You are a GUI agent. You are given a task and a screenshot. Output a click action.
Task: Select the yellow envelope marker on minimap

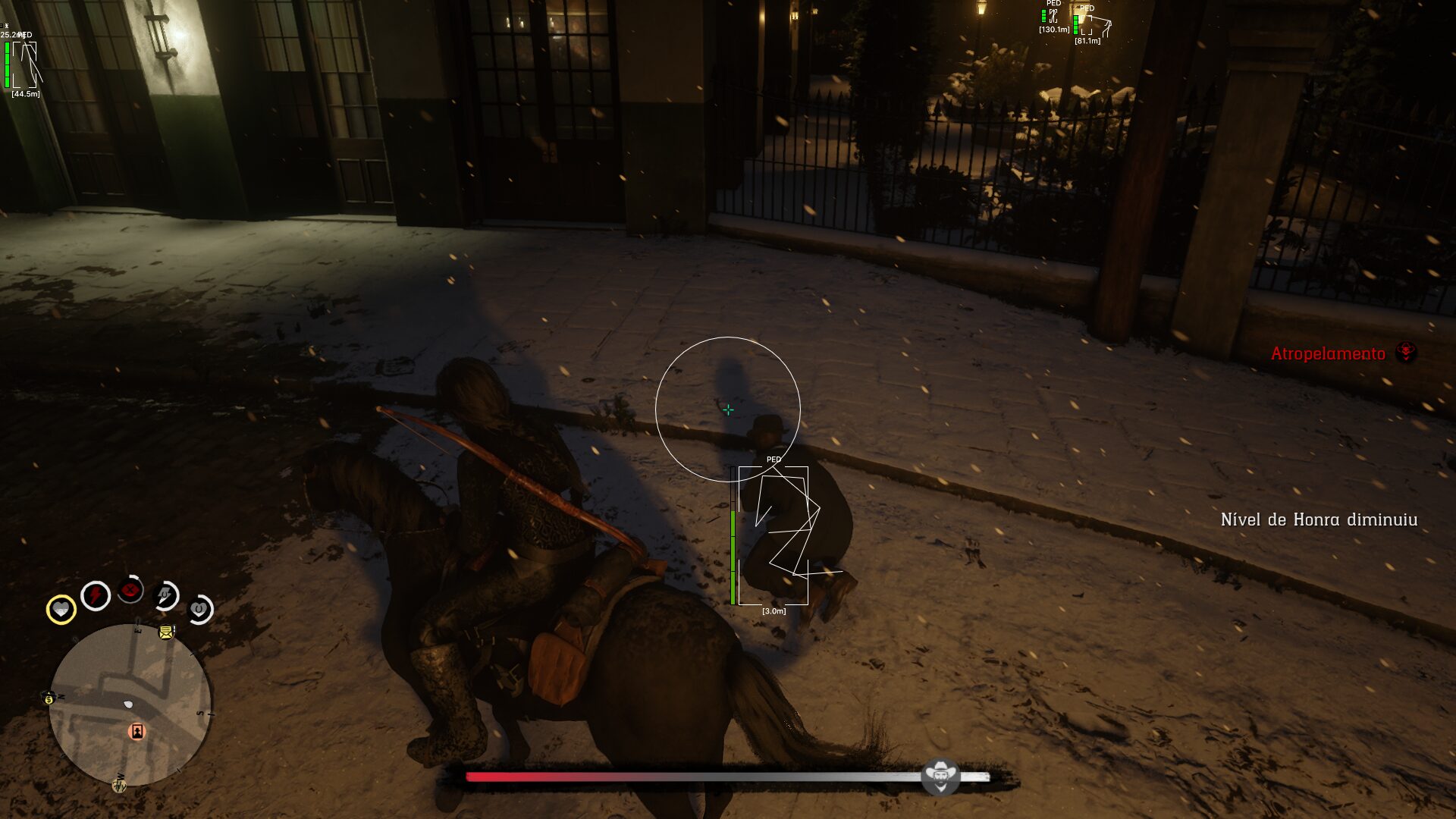(166, 632)
